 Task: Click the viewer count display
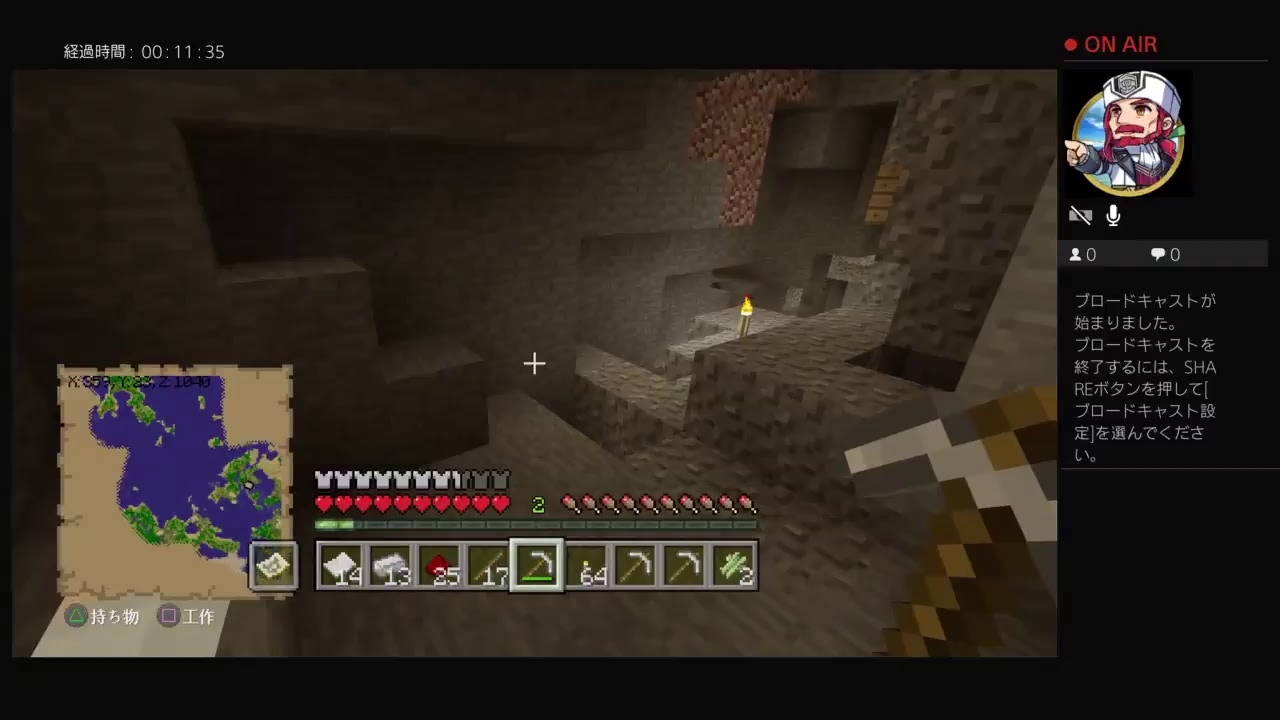click(1083, 254)
